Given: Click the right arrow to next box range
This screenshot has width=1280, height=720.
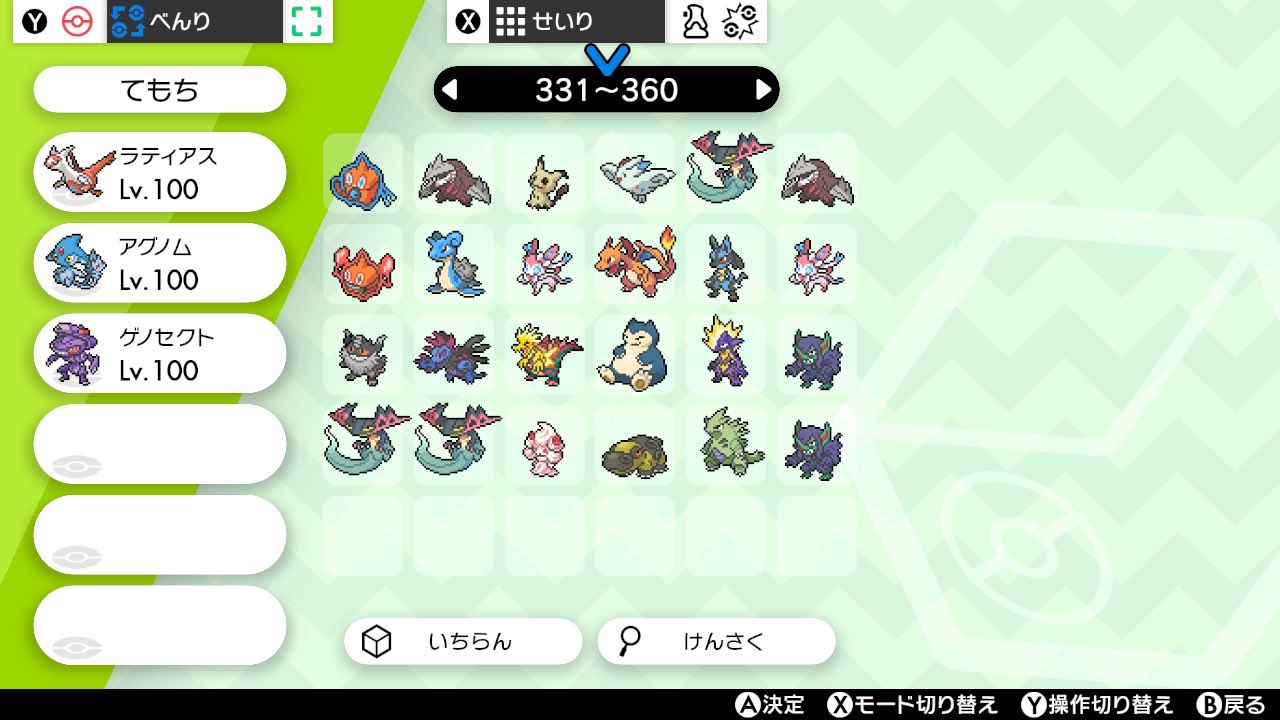Looking at the screenshot, I should (764, 89).
